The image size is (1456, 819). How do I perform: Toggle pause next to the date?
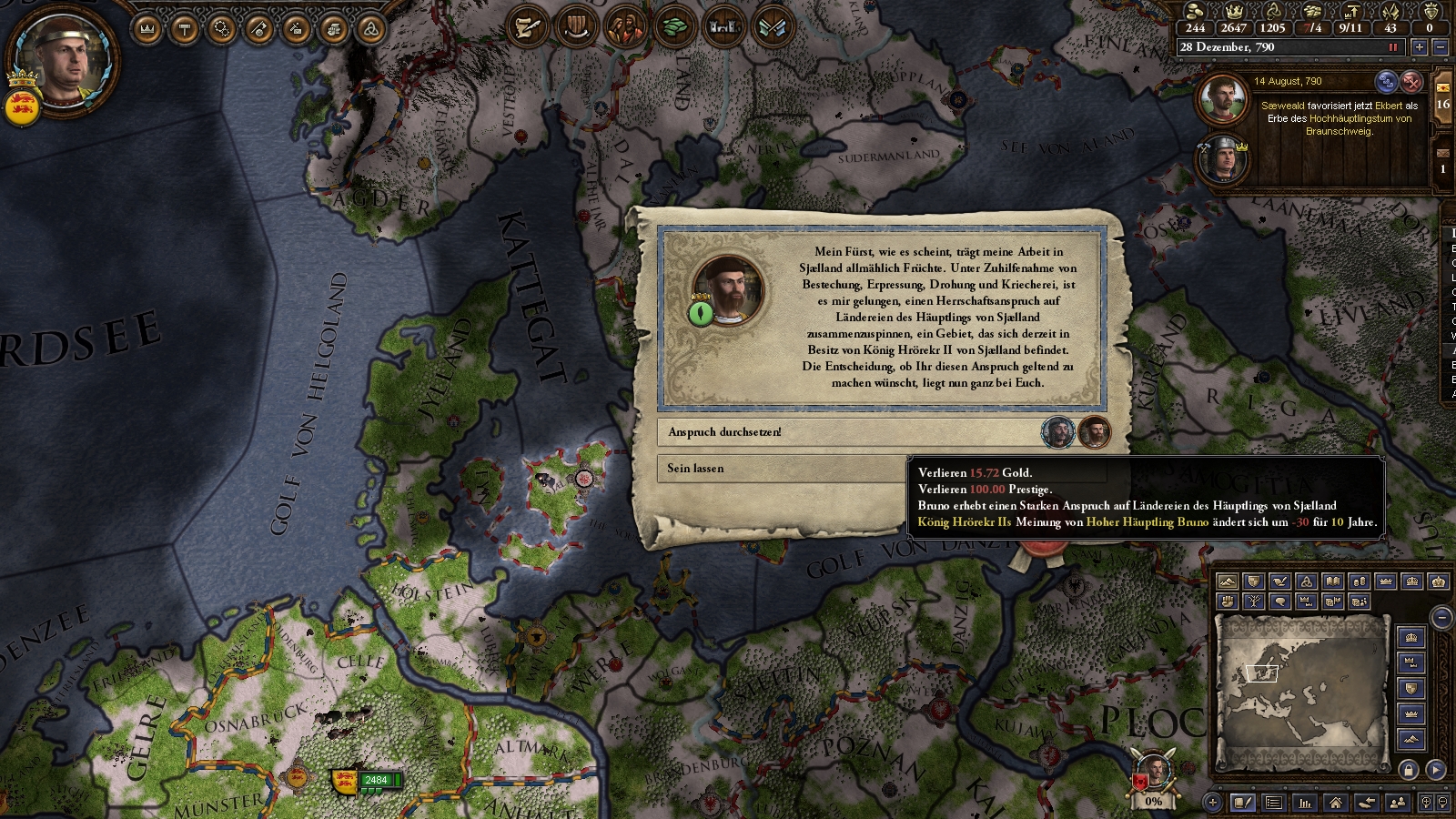pyautogui.click(x=1392, y=47)
